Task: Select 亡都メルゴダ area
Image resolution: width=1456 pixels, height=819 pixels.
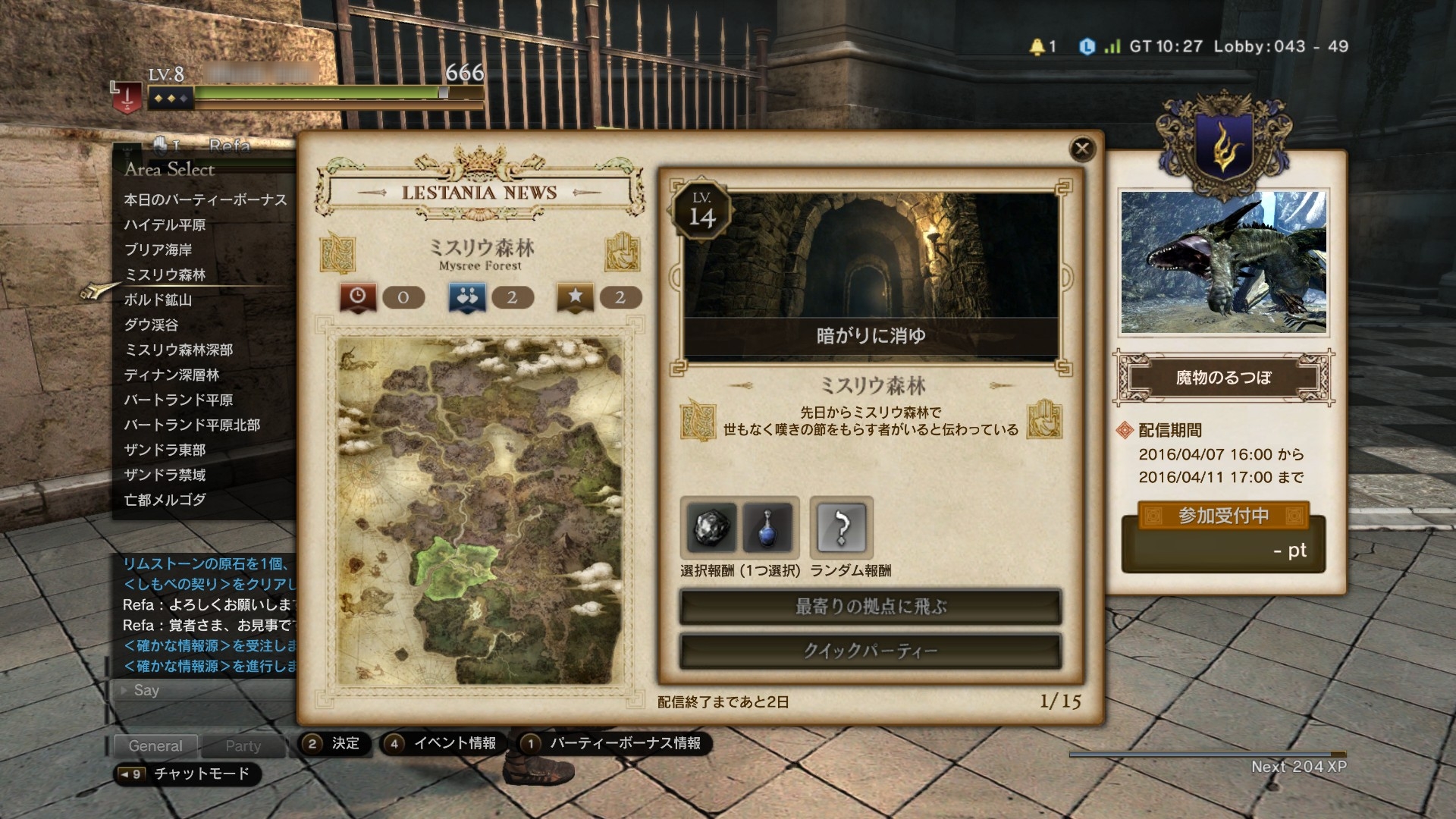Action: (x=165, y=500)
